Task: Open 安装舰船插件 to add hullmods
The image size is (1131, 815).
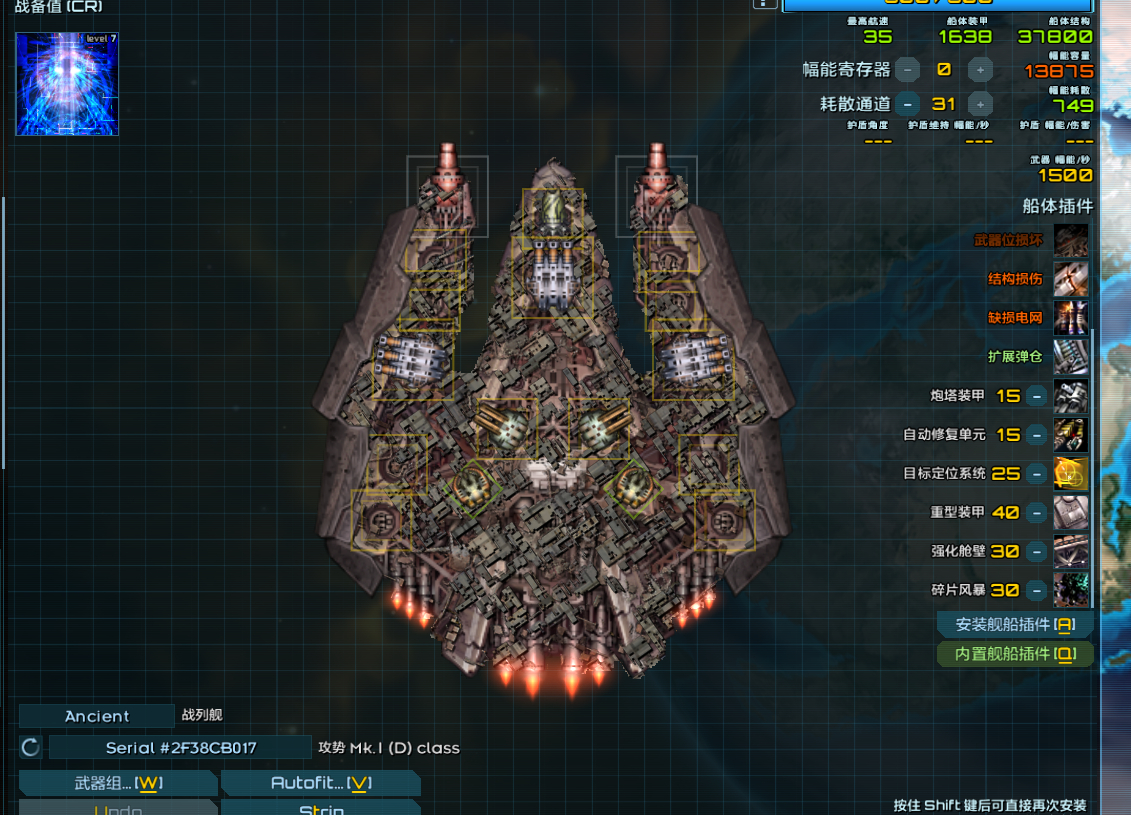Action: [1014, 624]
